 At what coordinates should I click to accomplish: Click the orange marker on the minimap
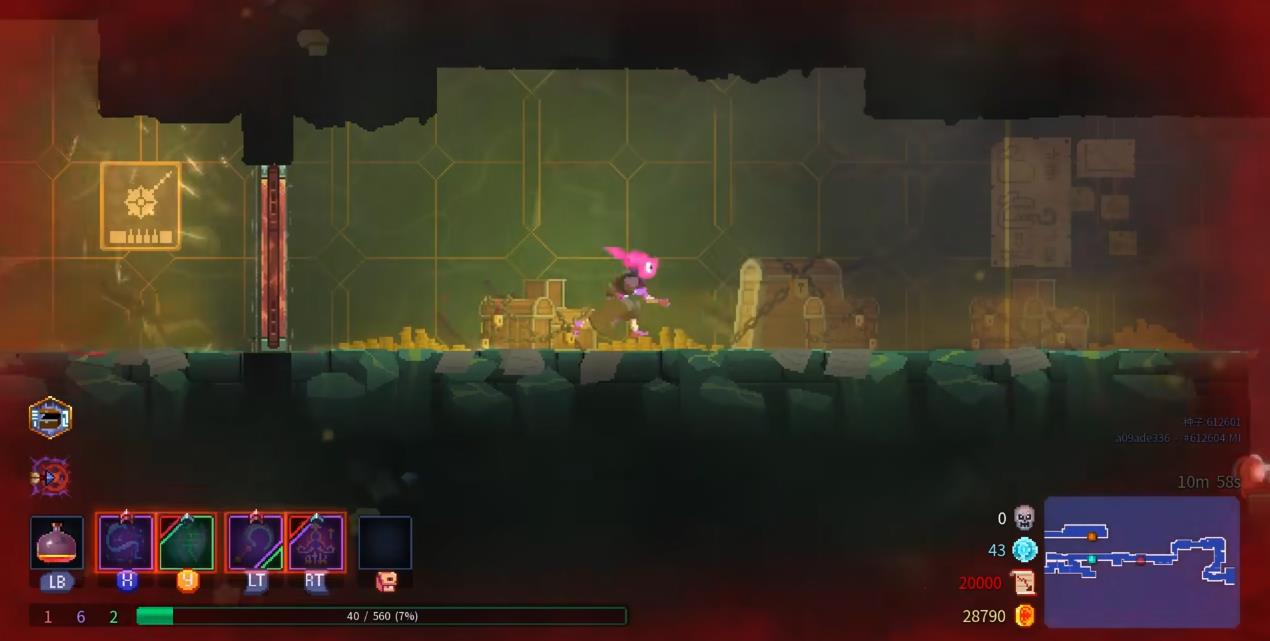(x=1092, y=537)
